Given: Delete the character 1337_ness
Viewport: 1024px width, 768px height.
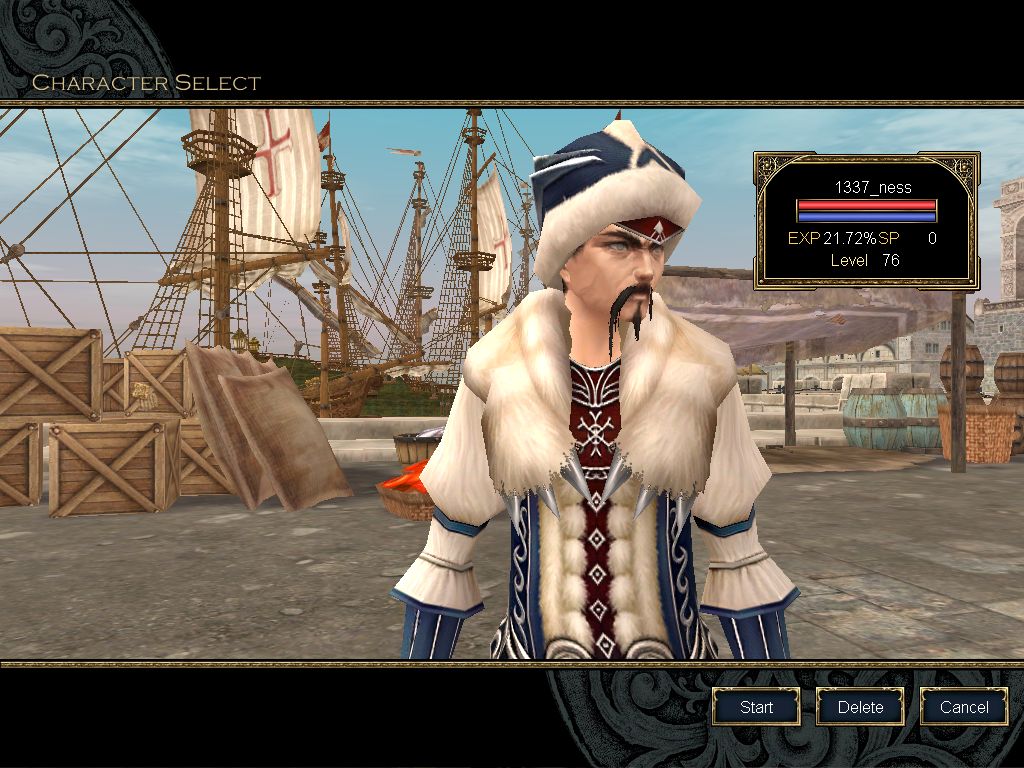Looking at the screenshot, I should pyautogui.click(x=860, y=707).
